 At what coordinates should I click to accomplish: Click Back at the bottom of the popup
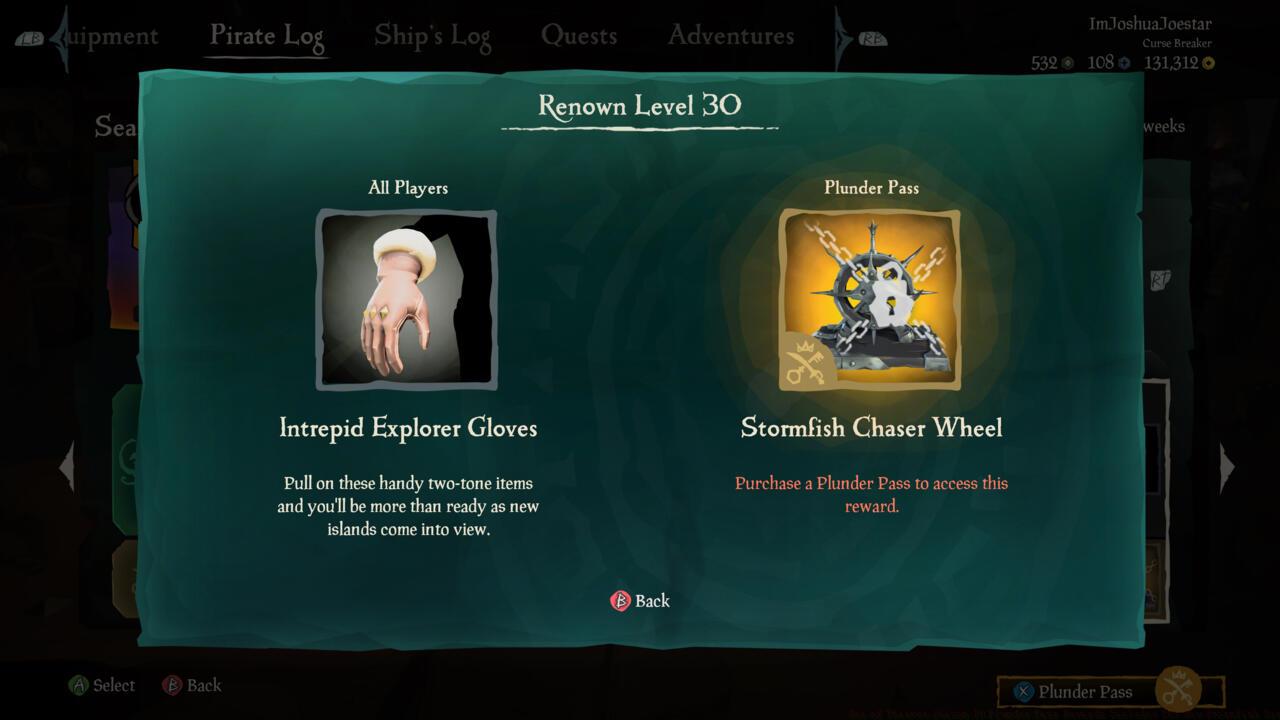tap(641, 601)
